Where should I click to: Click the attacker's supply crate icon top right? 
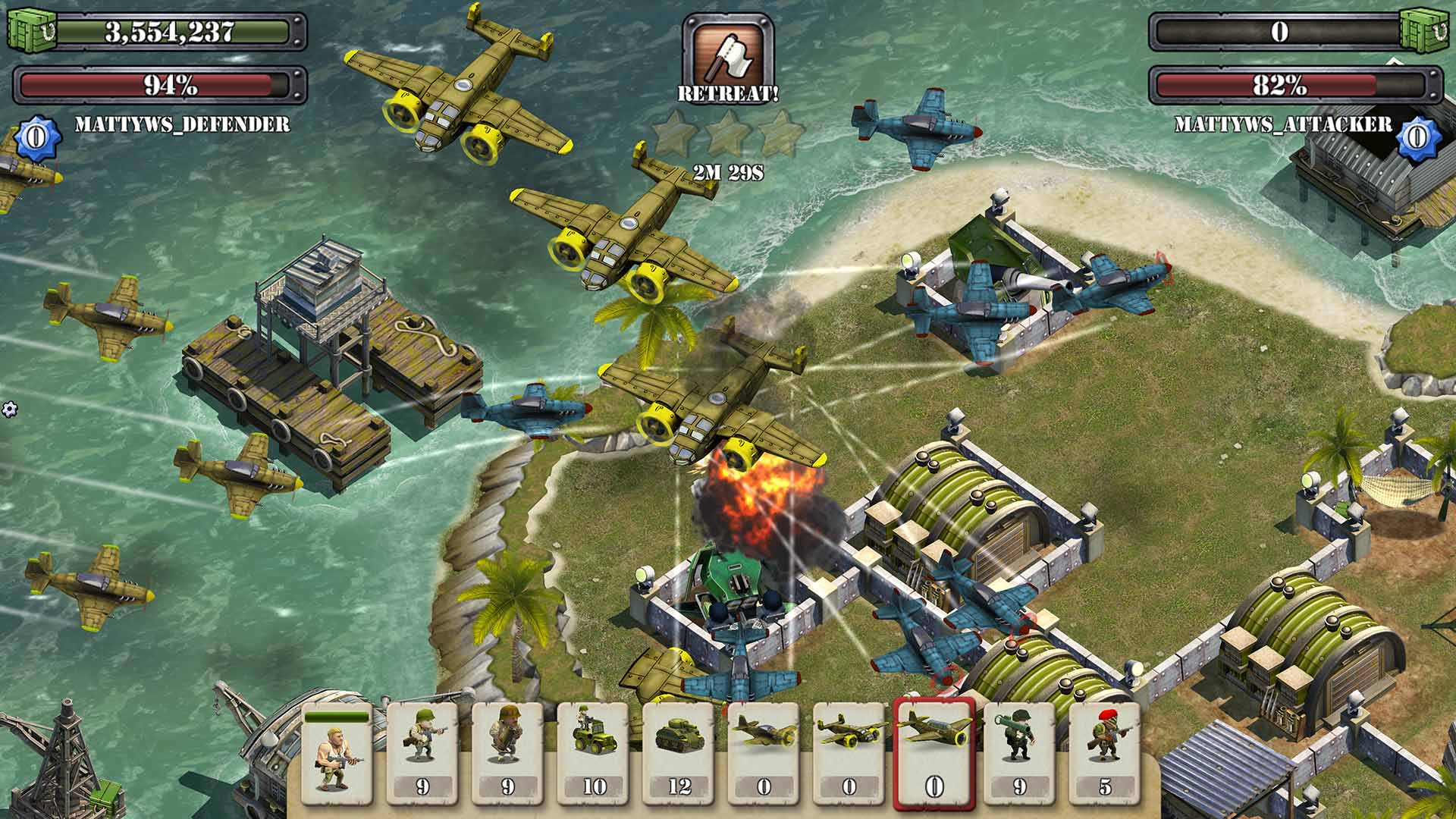click(x=1423, y=32)
